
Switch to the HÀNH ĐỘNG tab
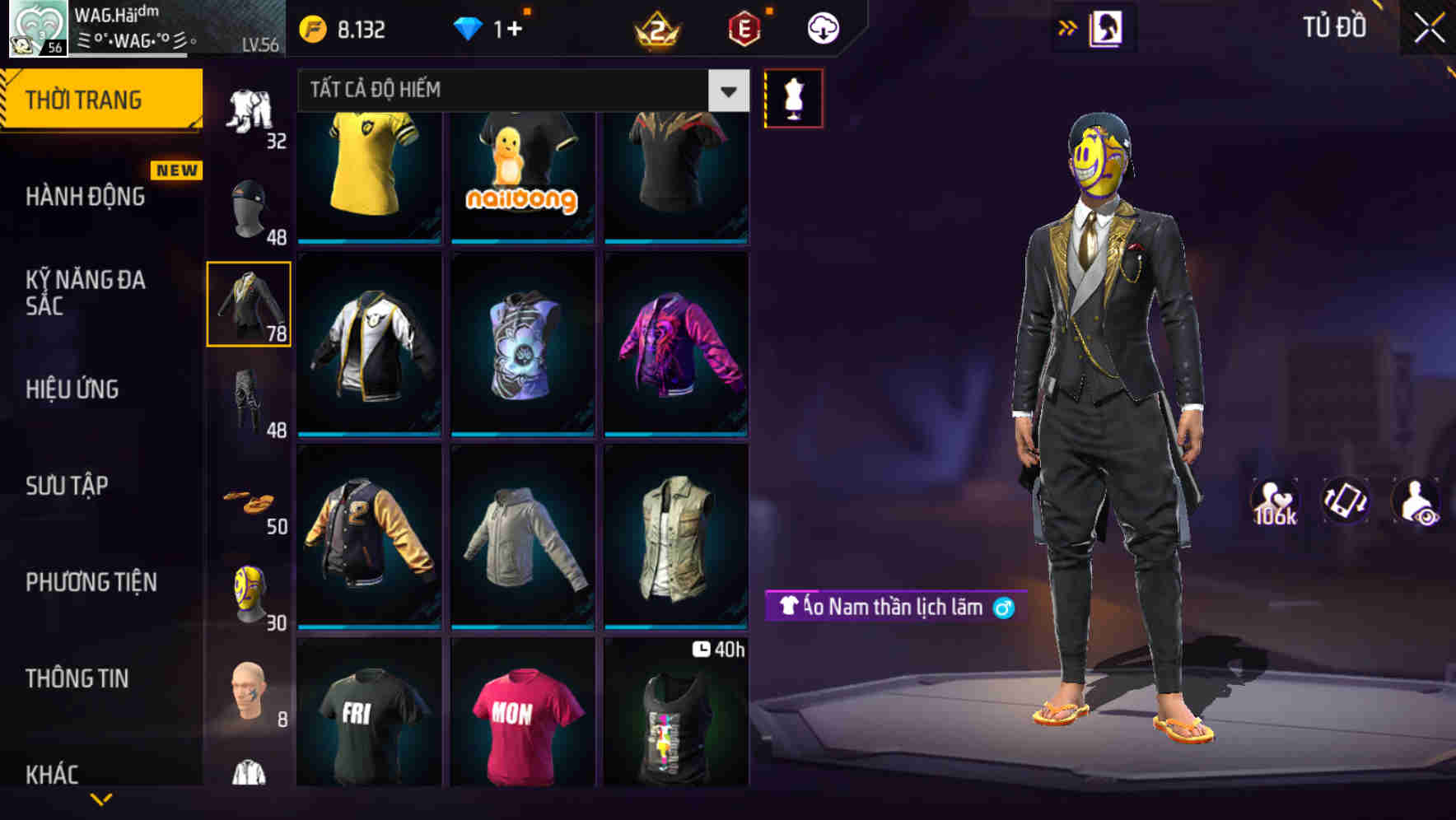point(86,196)
